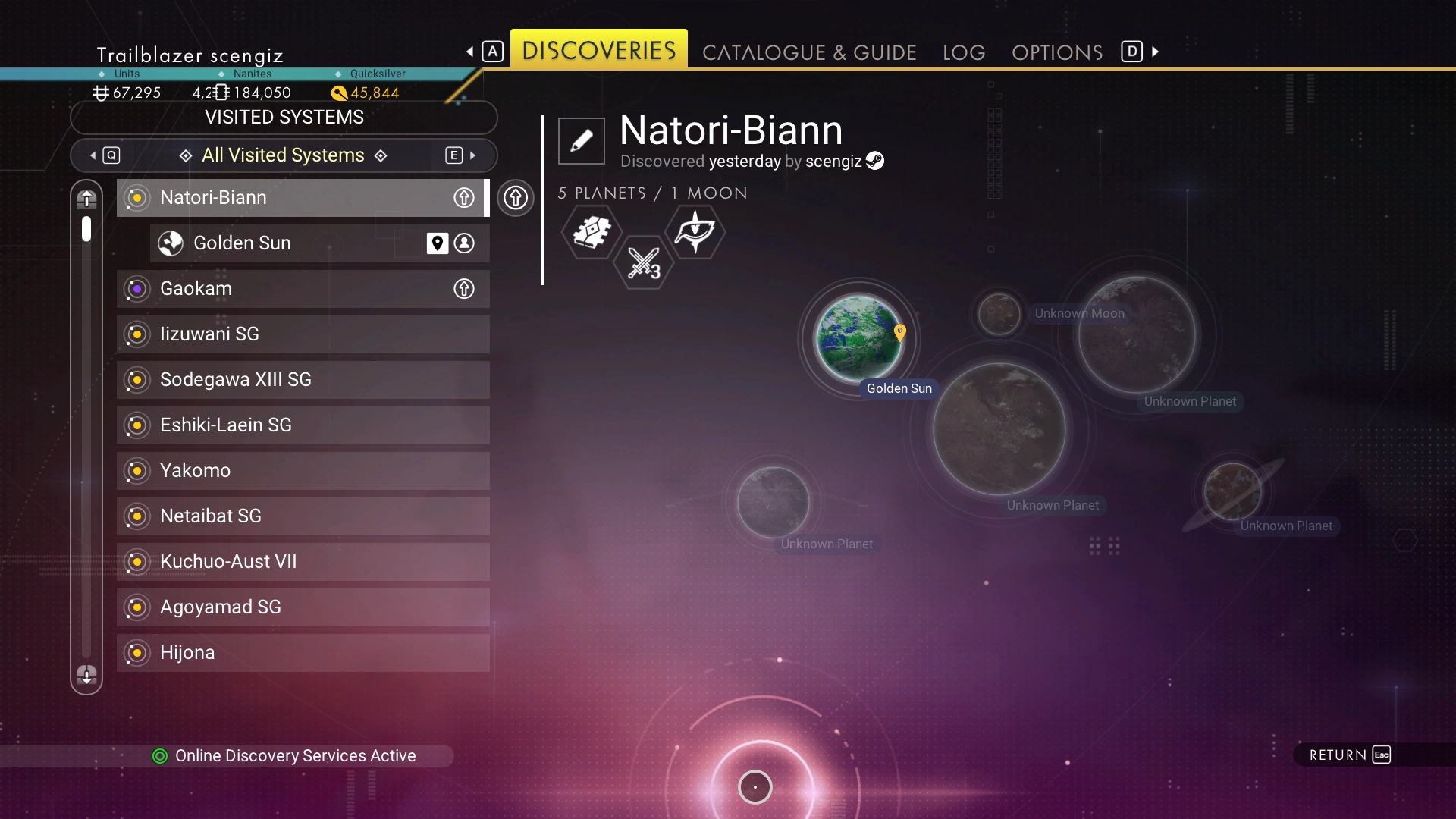
Task: Open the Log tab
Action: tap(964, 52)
